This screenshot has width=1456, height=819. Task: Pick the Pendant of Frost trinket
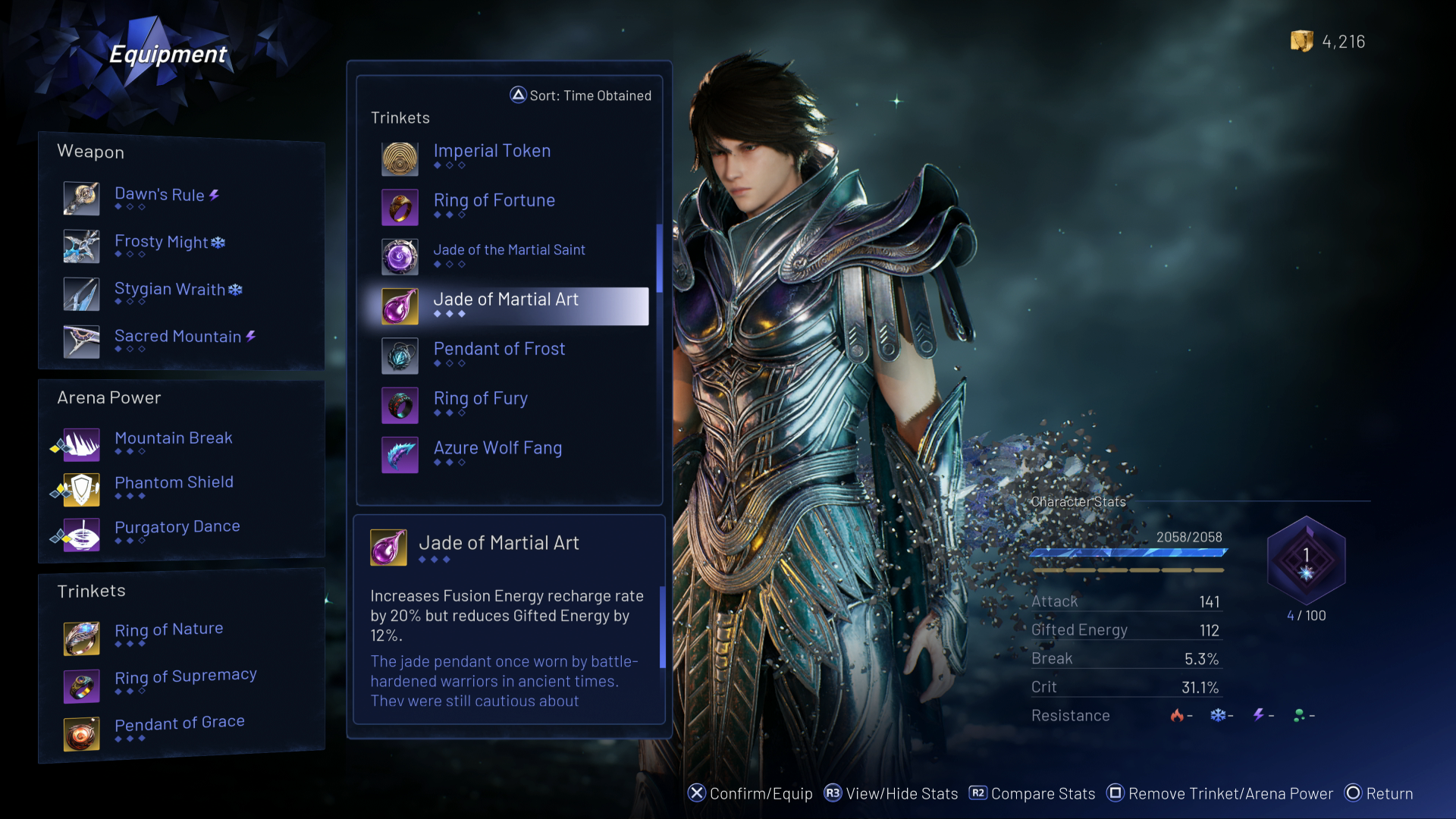(x=499, y=350)
